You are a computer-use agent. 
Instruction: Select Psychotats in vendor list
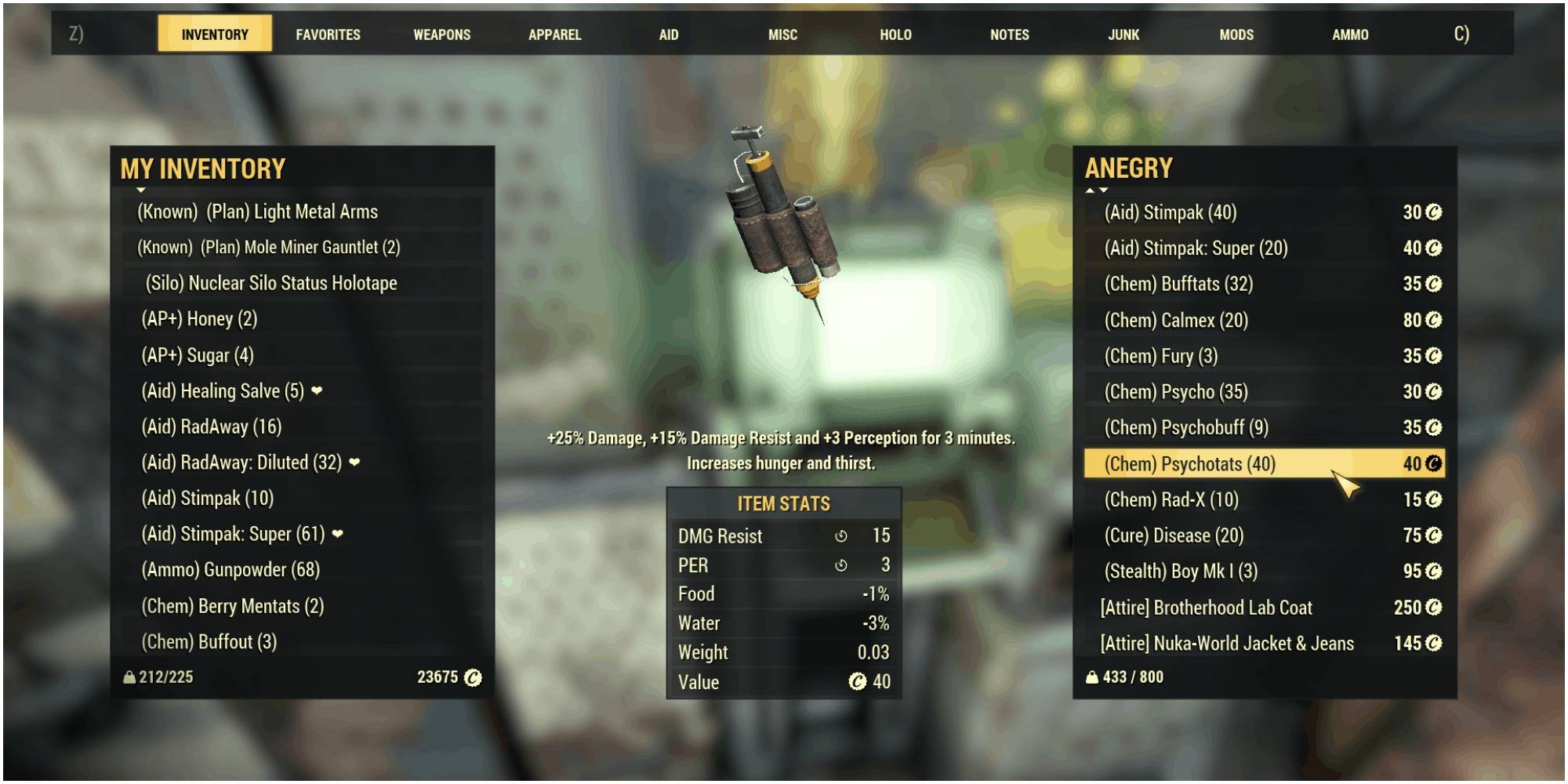1189,464
